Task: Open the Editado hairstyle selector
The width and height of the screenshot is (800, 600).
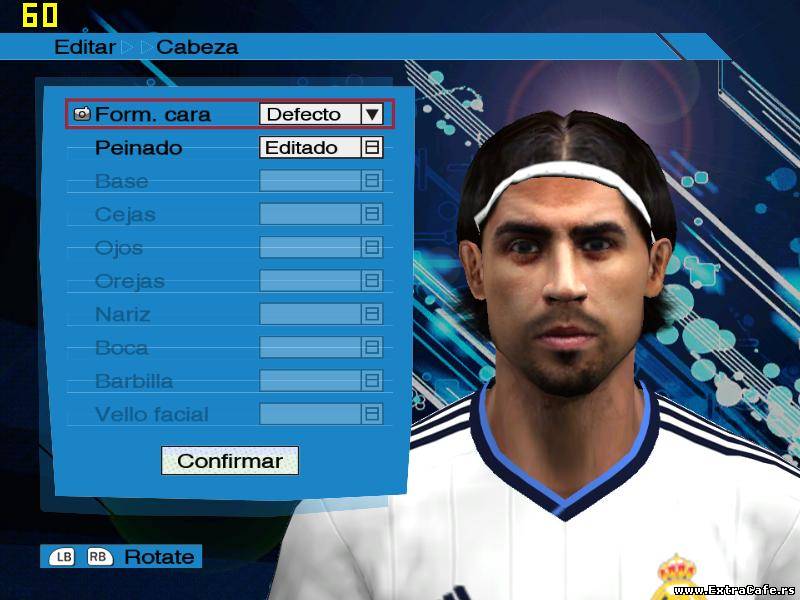Action: (320, 147)
